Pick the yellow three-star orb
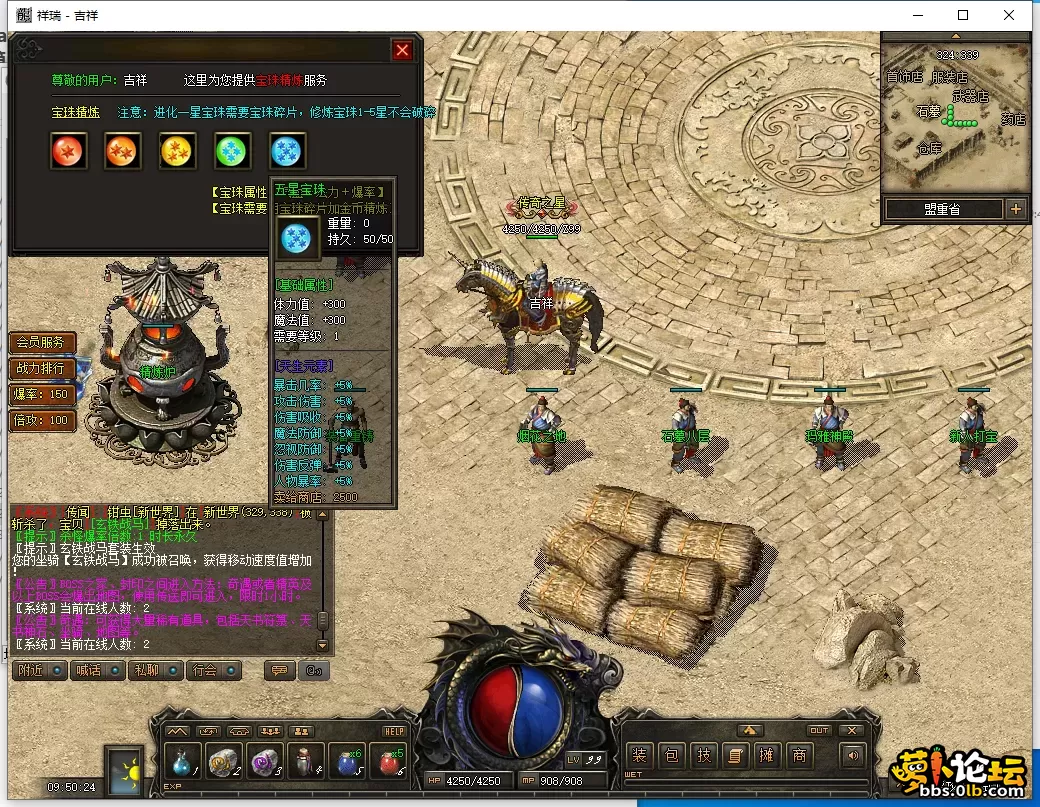 [x=178, y=151]
